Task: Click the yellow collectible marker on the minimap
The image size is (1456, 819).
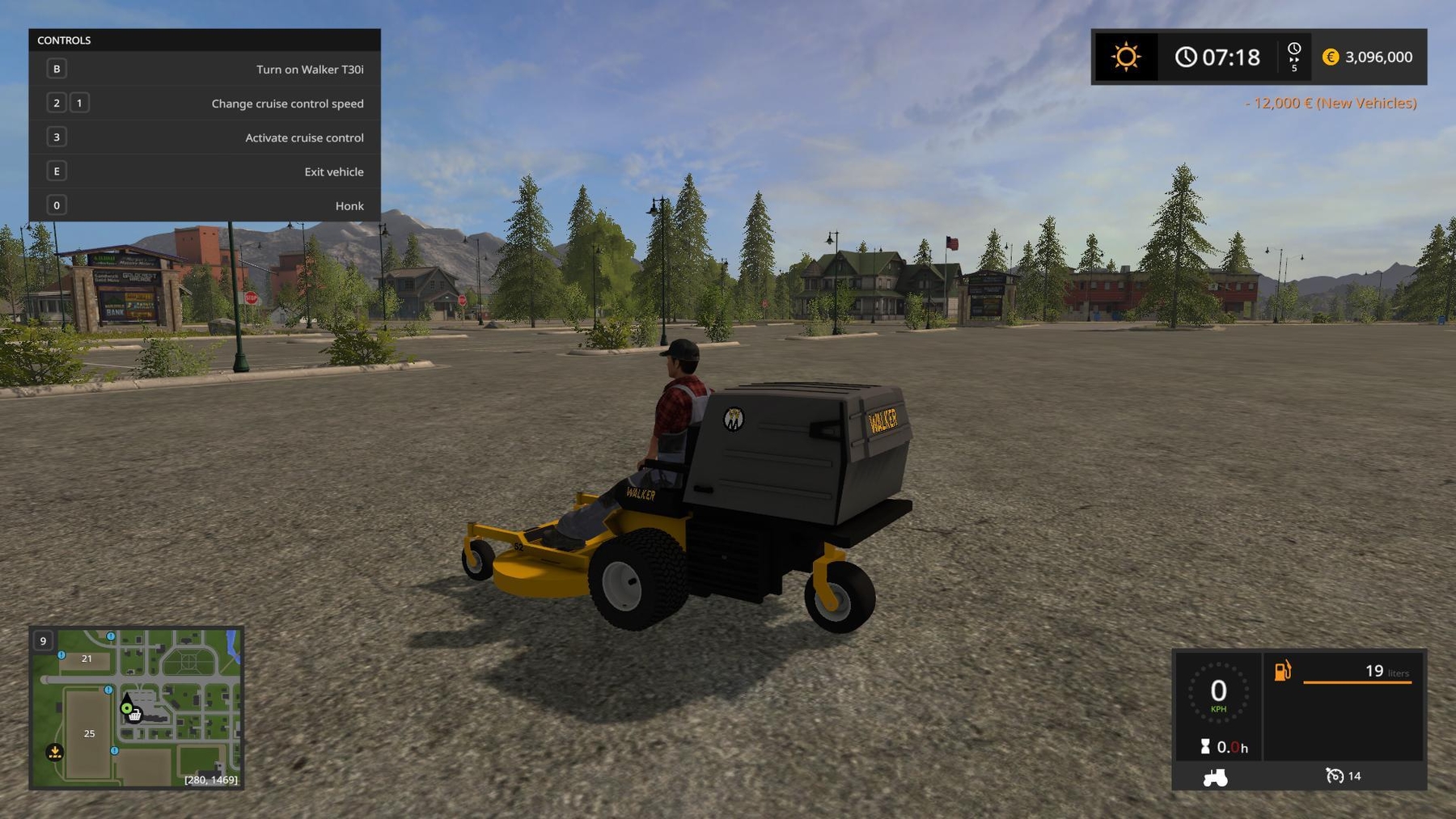Action: pyautogui.click(x=54, y=753)
